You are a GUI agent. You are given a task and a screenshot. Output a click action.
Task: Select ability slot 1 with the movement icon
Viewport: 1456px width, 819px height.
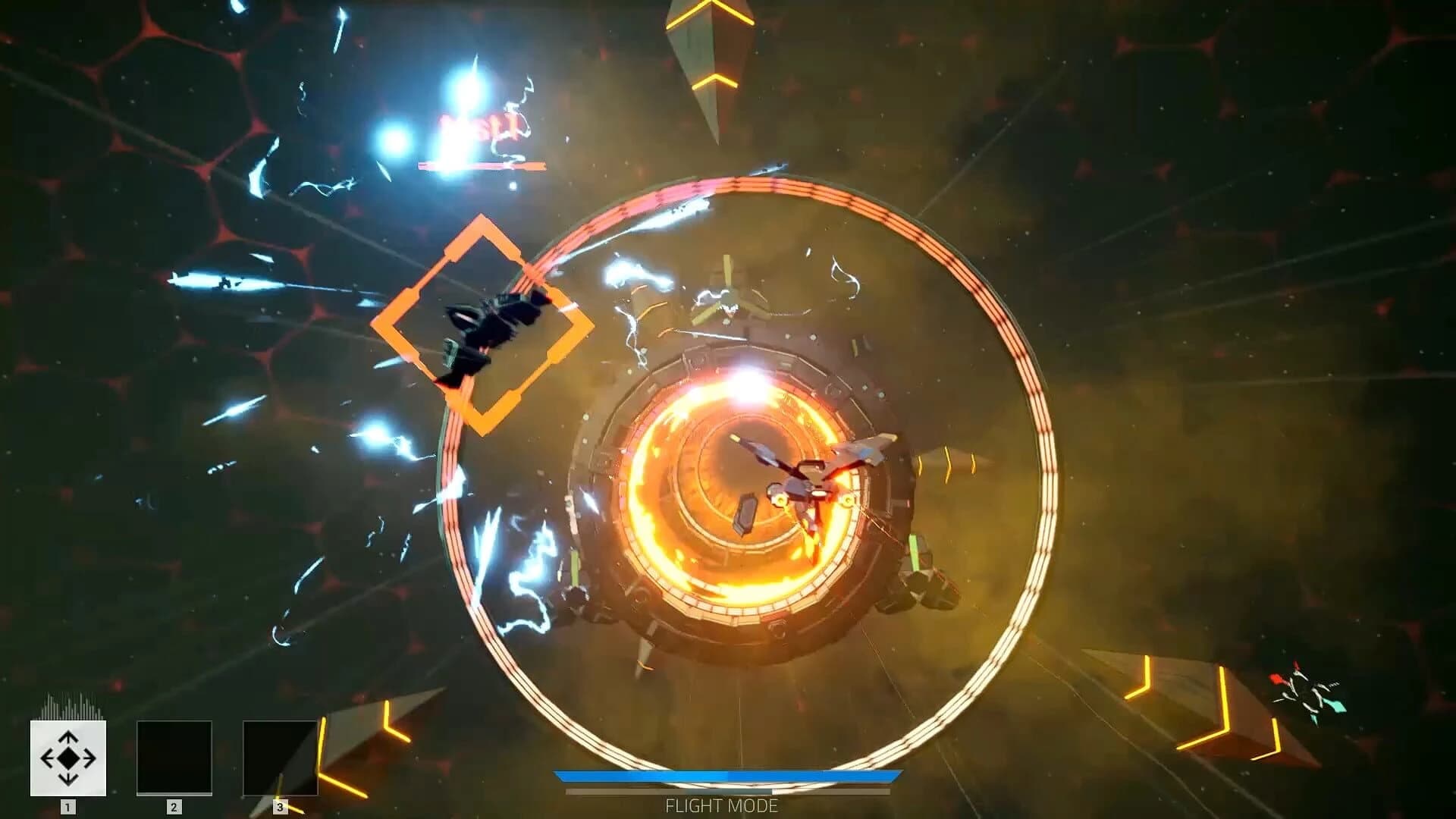click(67, 758)
